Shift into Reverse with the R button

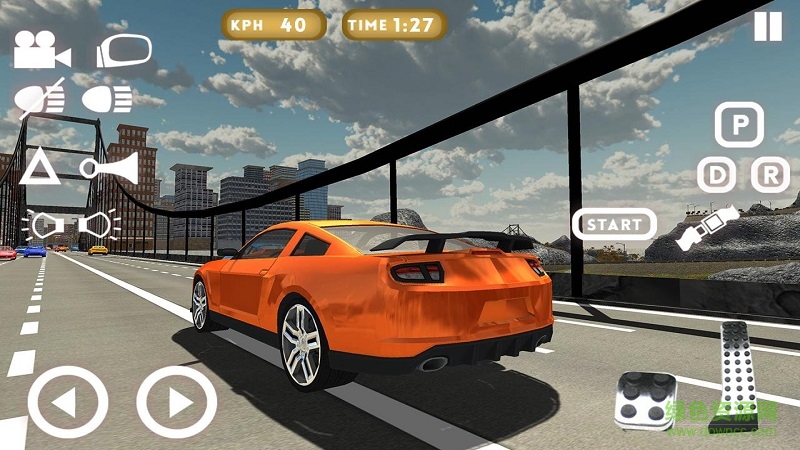(769, 174)
